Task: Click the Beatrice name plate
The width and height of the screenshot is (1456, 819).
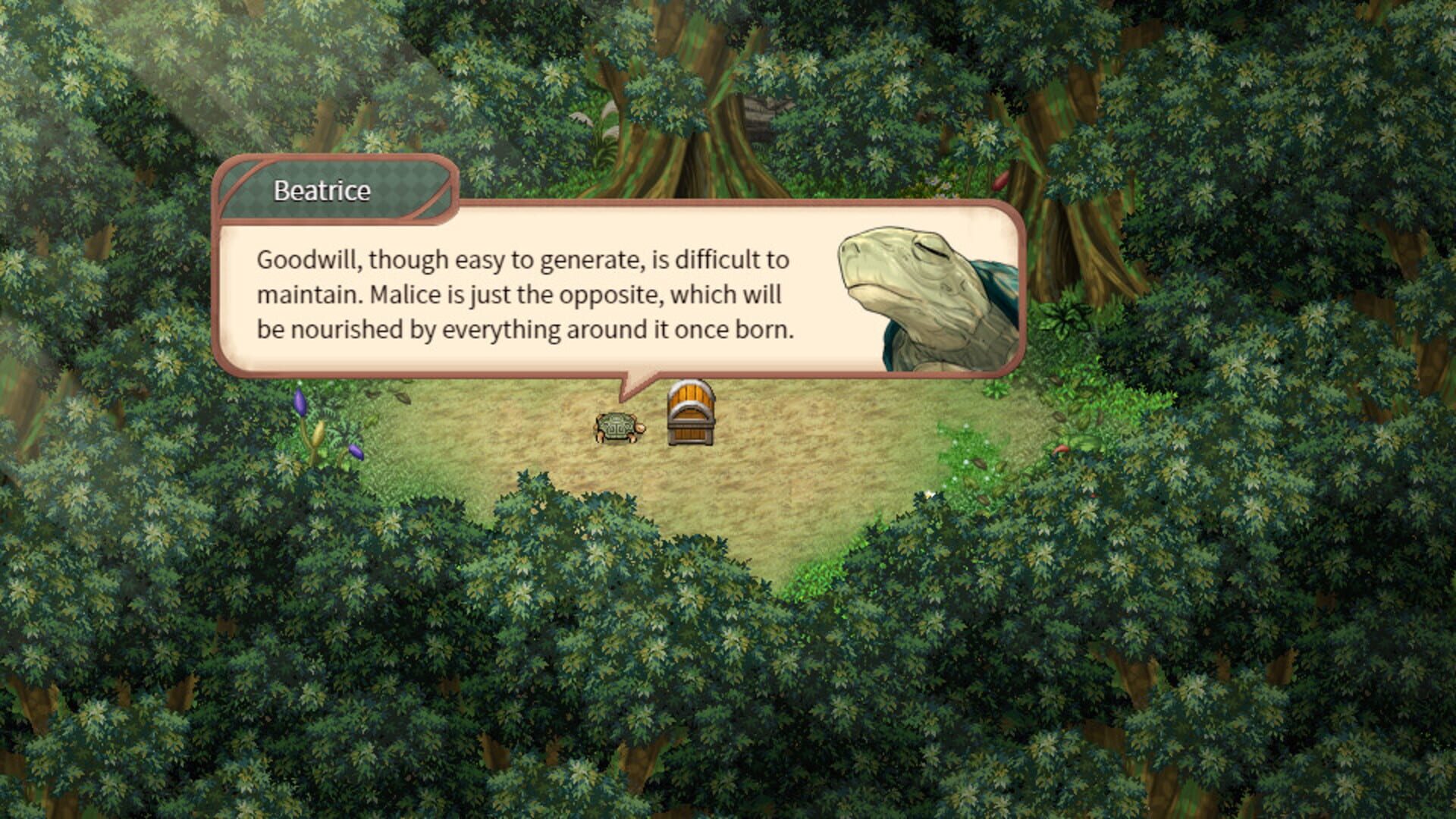Action: pos(322,191)
